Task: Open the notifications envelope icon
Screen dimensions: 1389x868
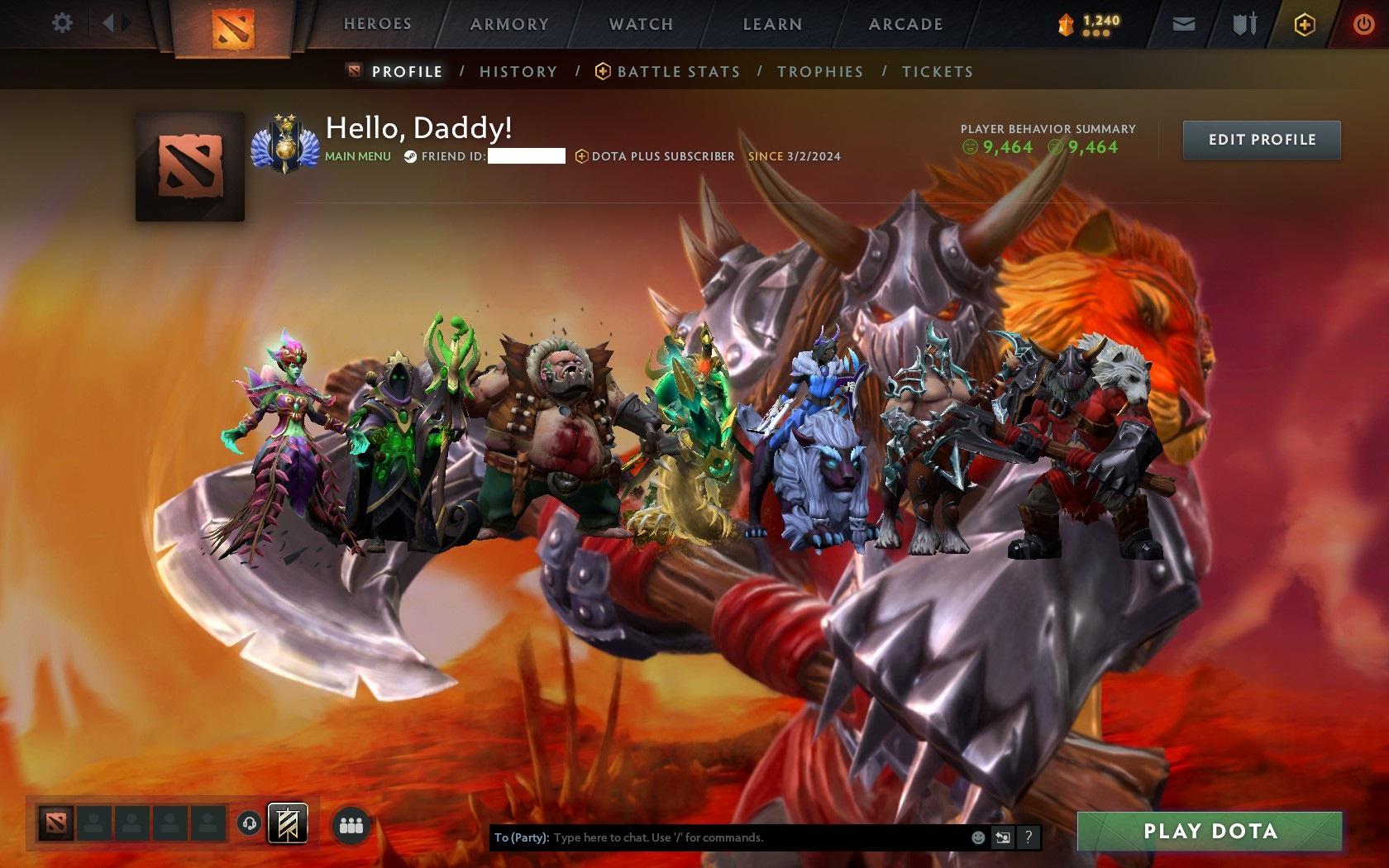Action: 1184,24
